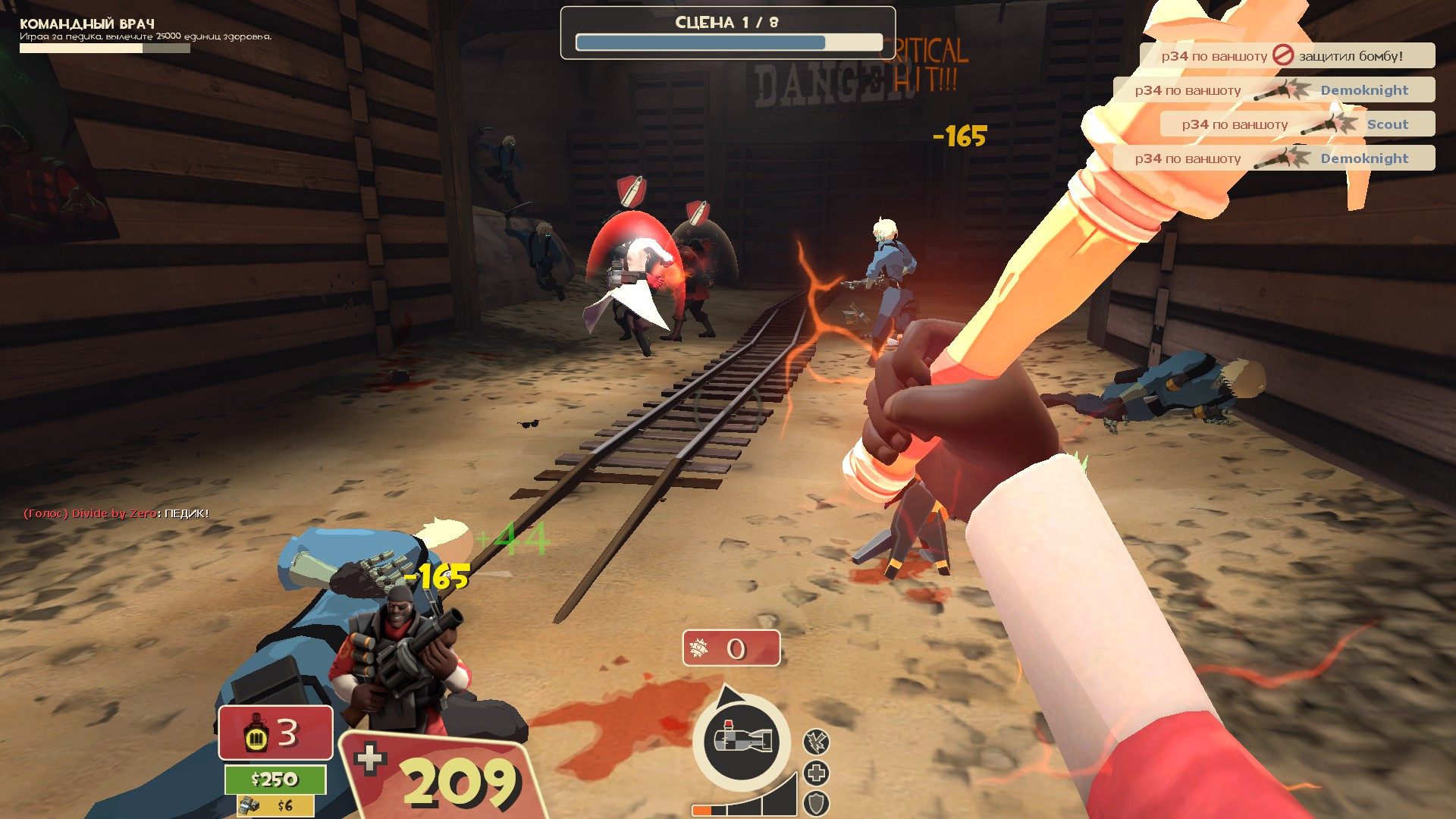Click the $250 currency display
Screen dimensions: 1456x819
click(x=276, y=778)
